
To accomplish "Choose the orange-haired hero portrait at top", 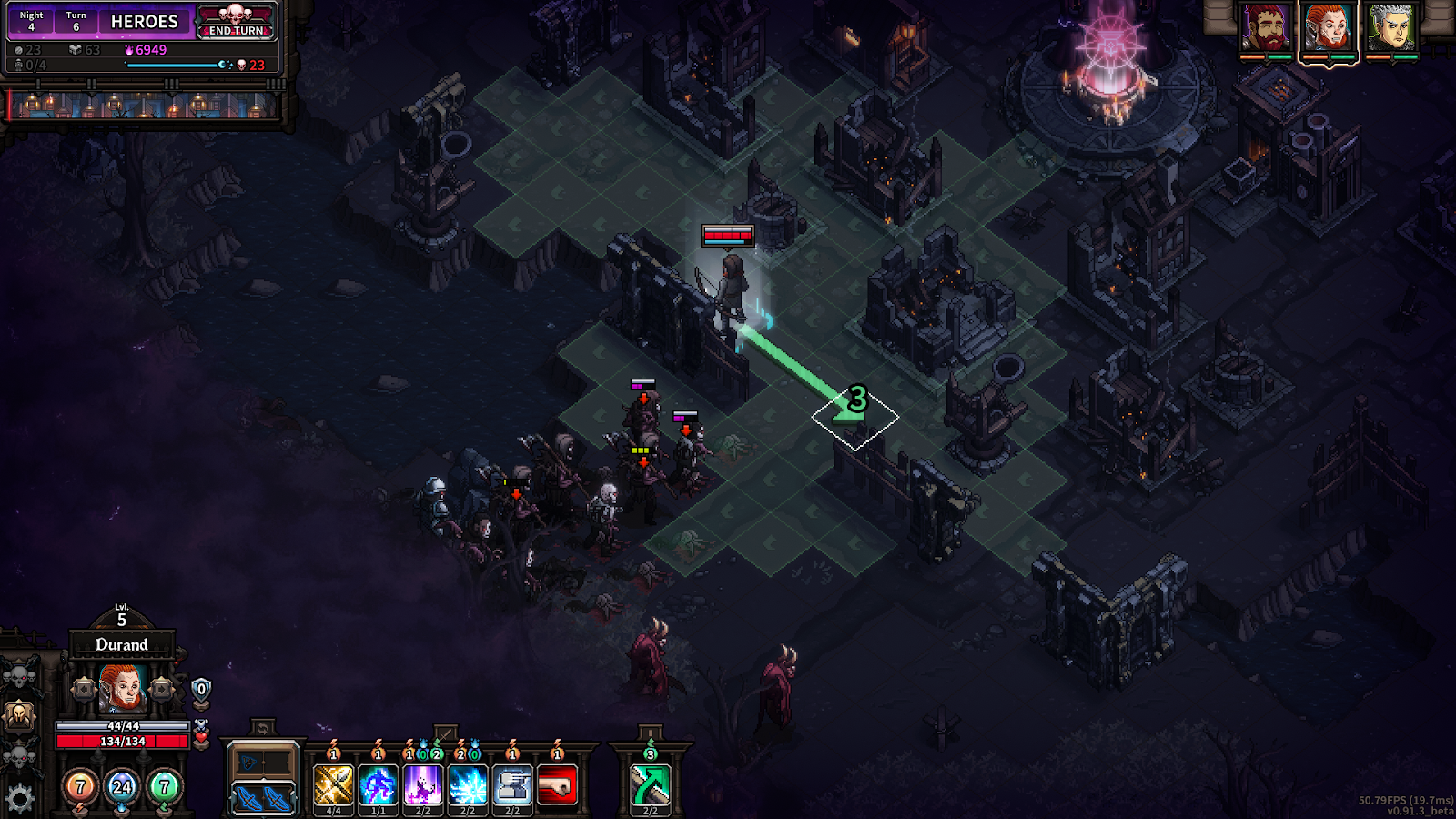I will 1329,28.
